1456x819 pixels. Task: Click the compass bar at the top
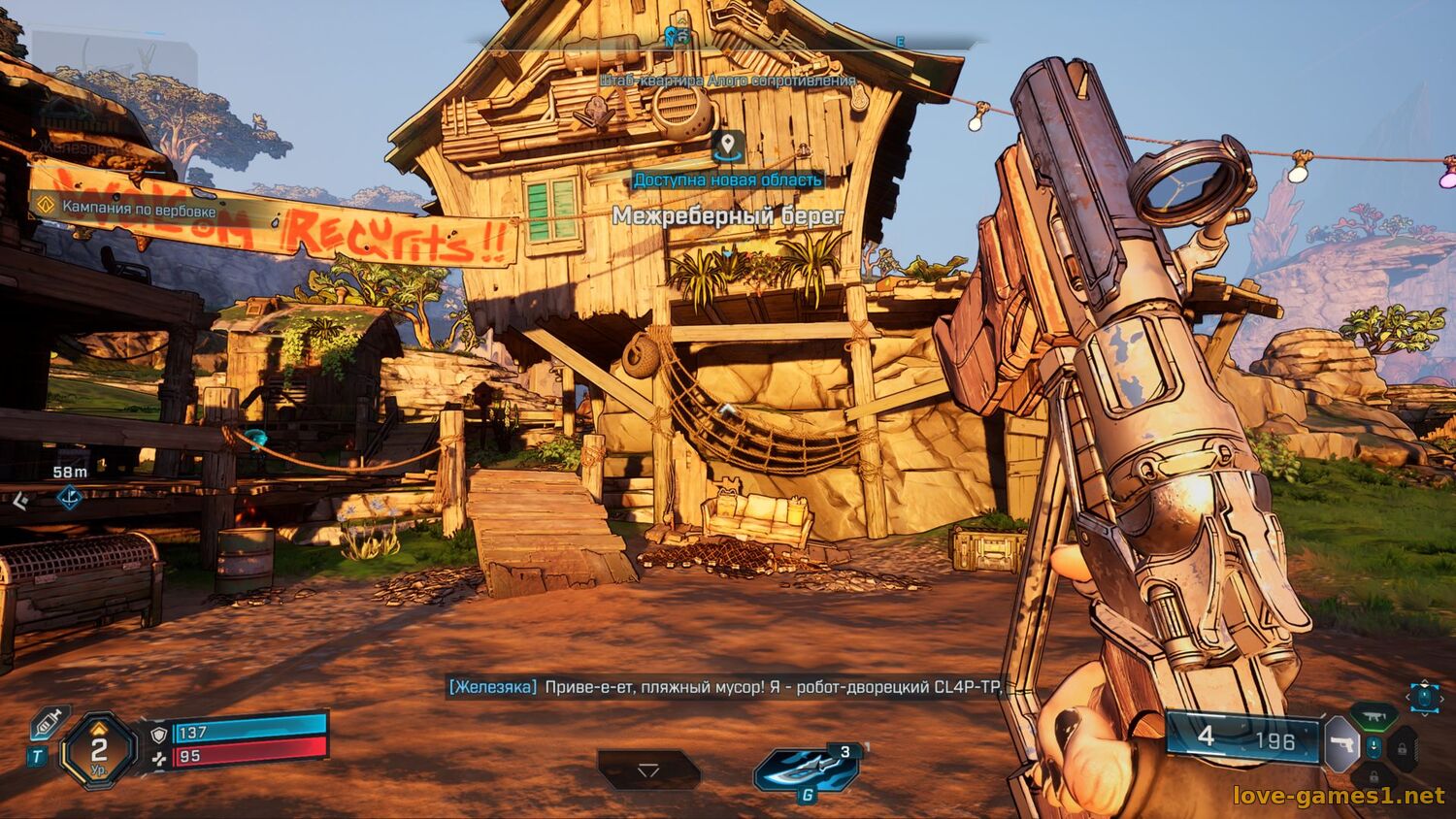723,41
